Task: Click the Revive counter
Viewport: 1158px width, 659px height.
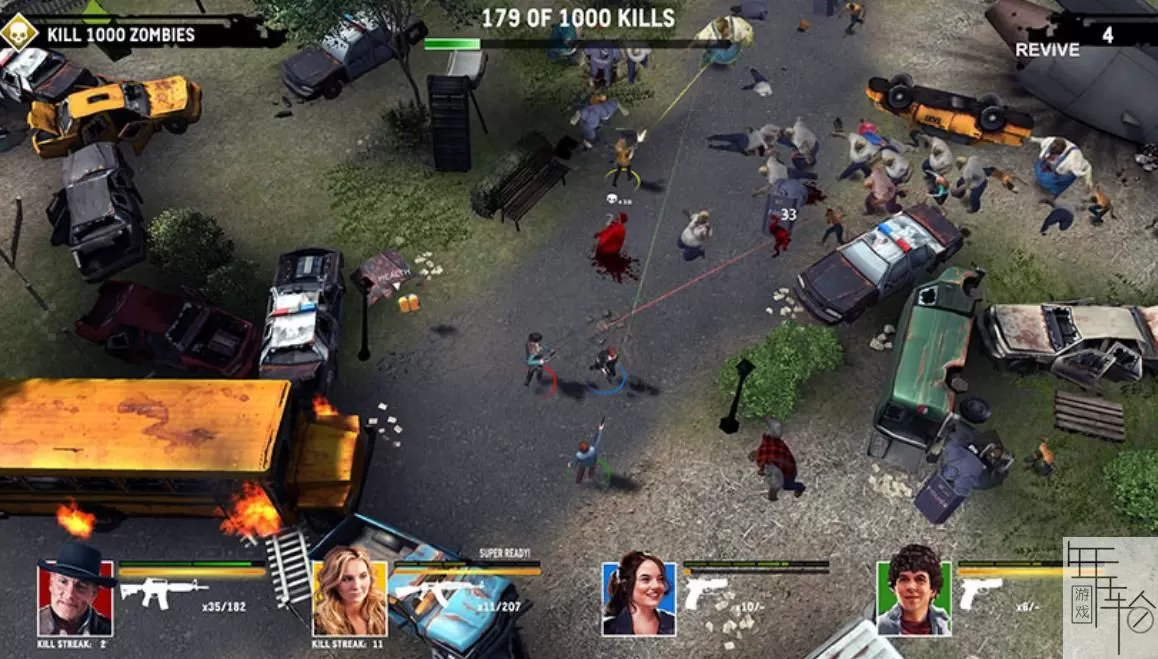Action: [1065, 40]
